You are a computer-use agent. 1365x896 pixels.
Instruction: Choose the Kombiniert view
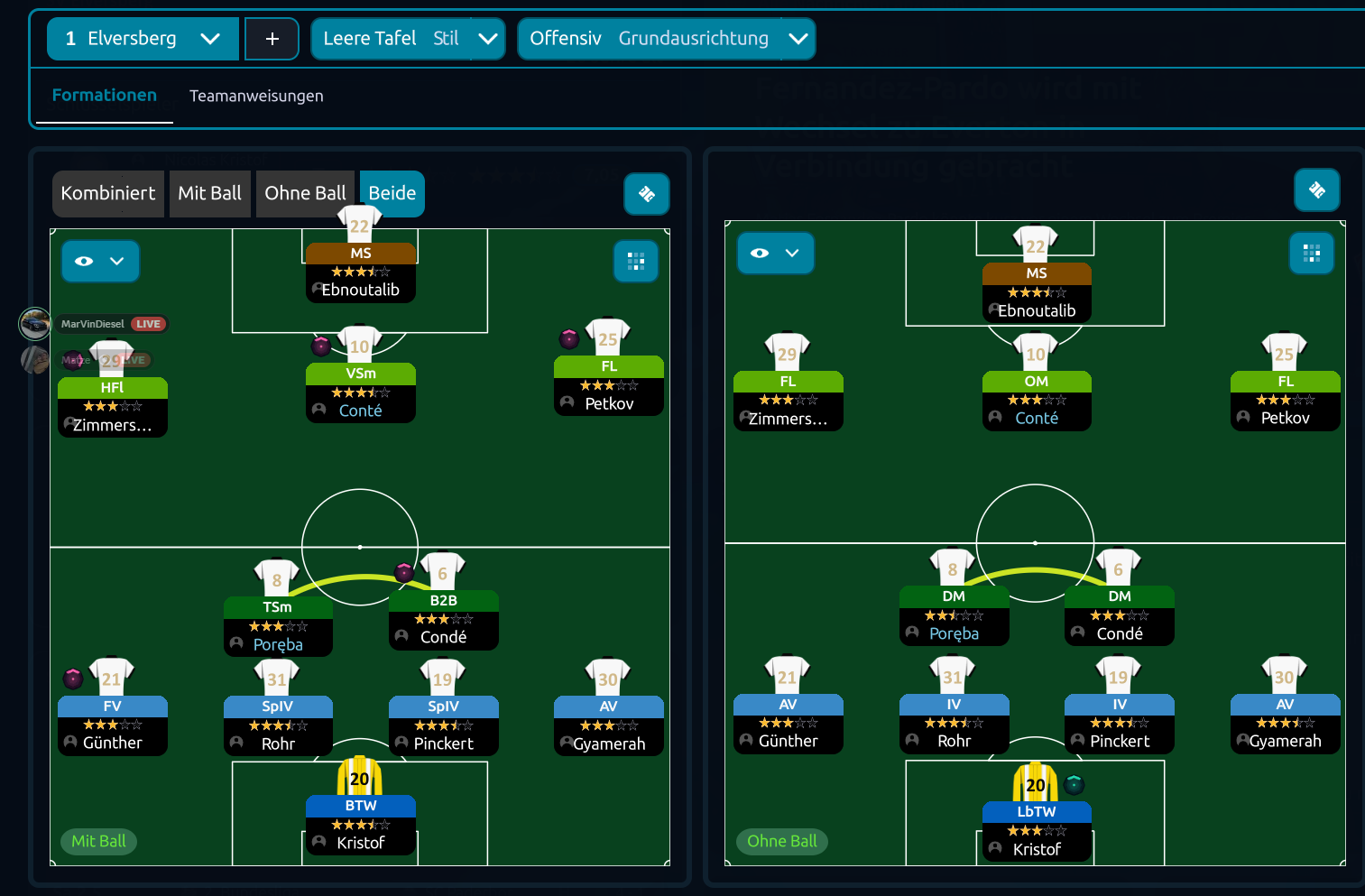[x=108, y=193]
